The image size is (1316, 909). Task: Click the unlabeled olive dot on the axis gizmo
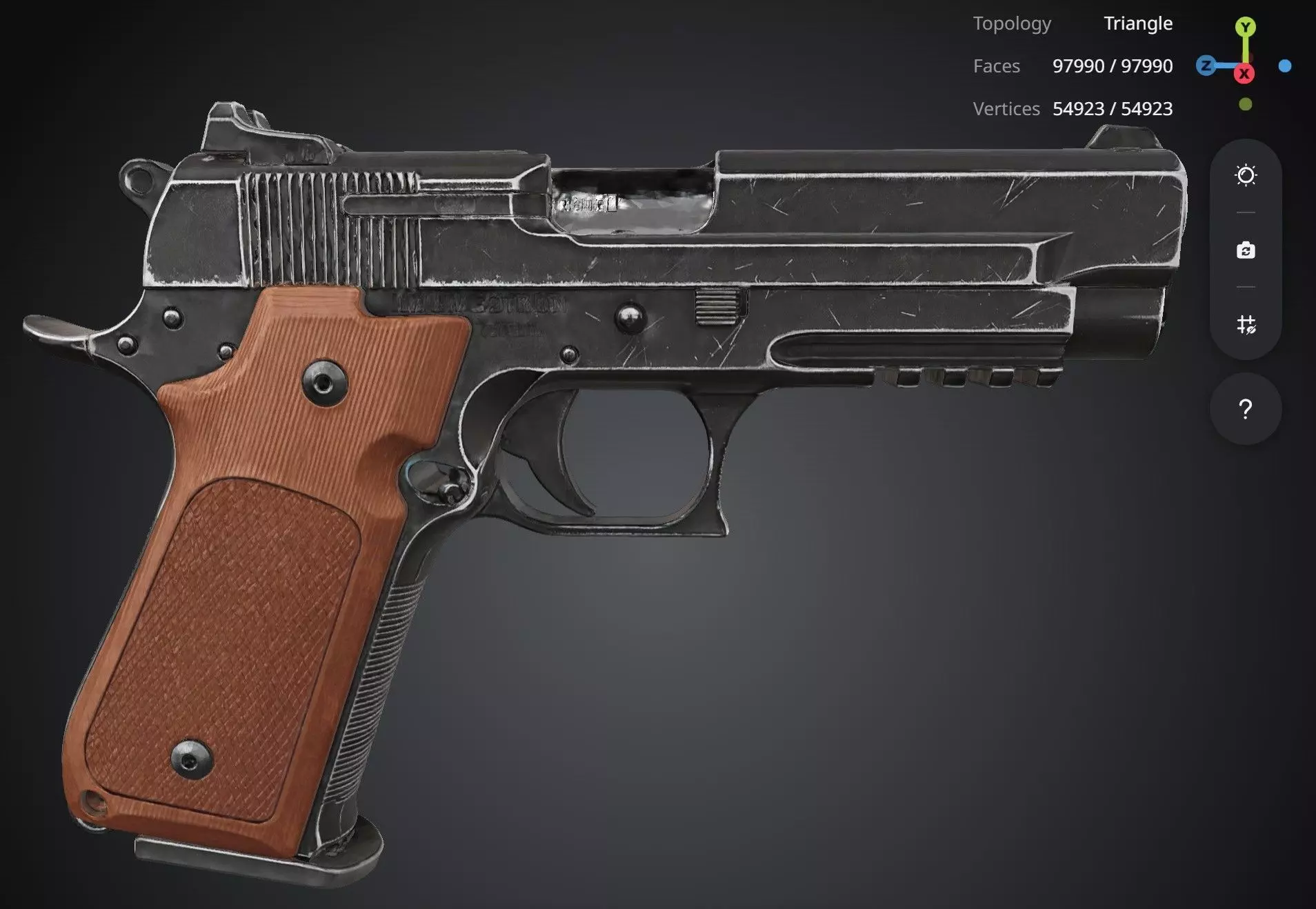(x=1245, y=105)
